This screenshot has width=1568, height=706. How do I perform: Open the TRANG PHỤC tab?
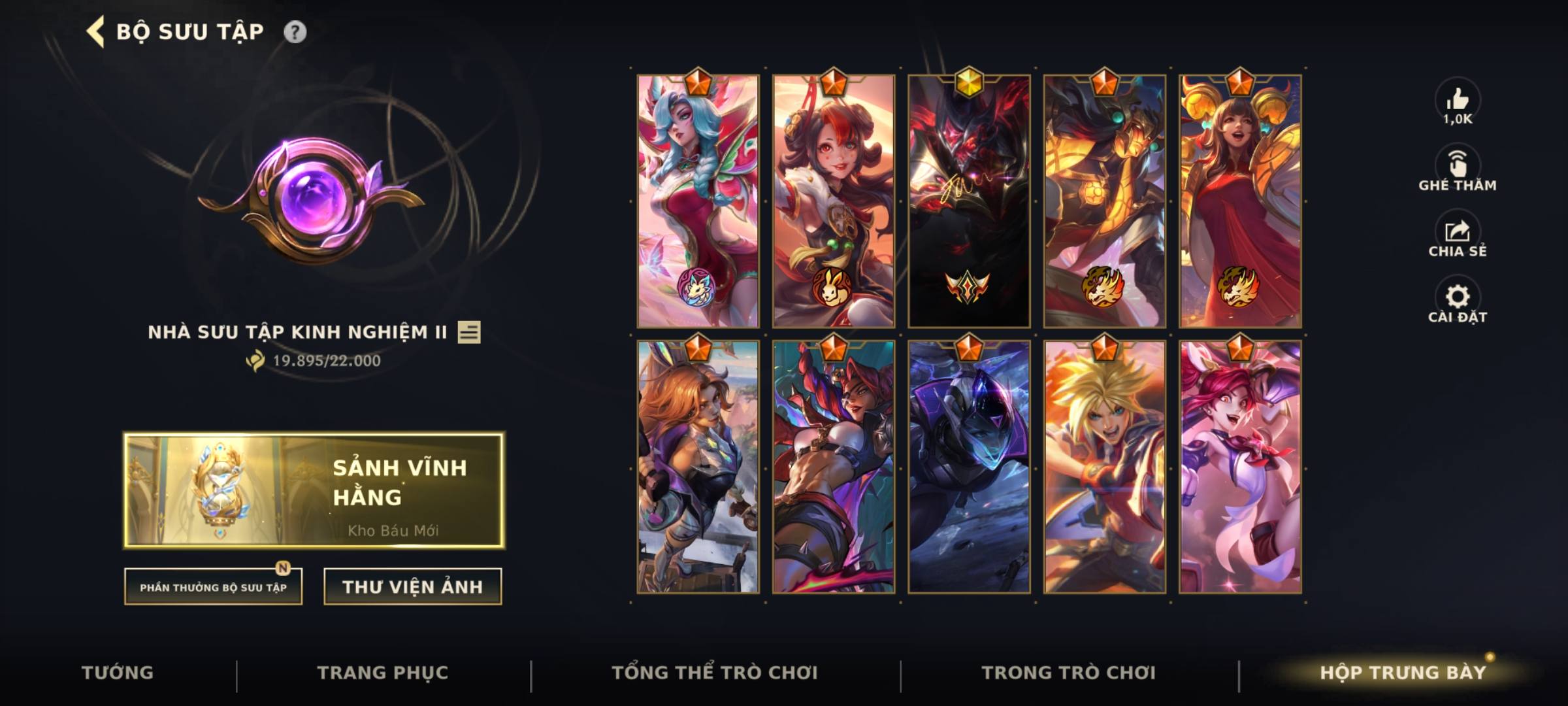coord(382,671)
